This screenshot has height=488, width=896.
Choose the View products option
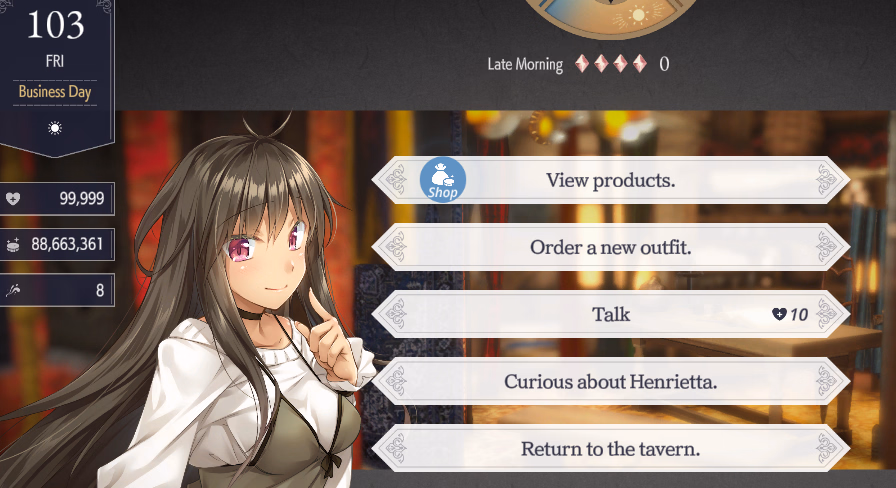pyautogui.click(x=610, y=181)
